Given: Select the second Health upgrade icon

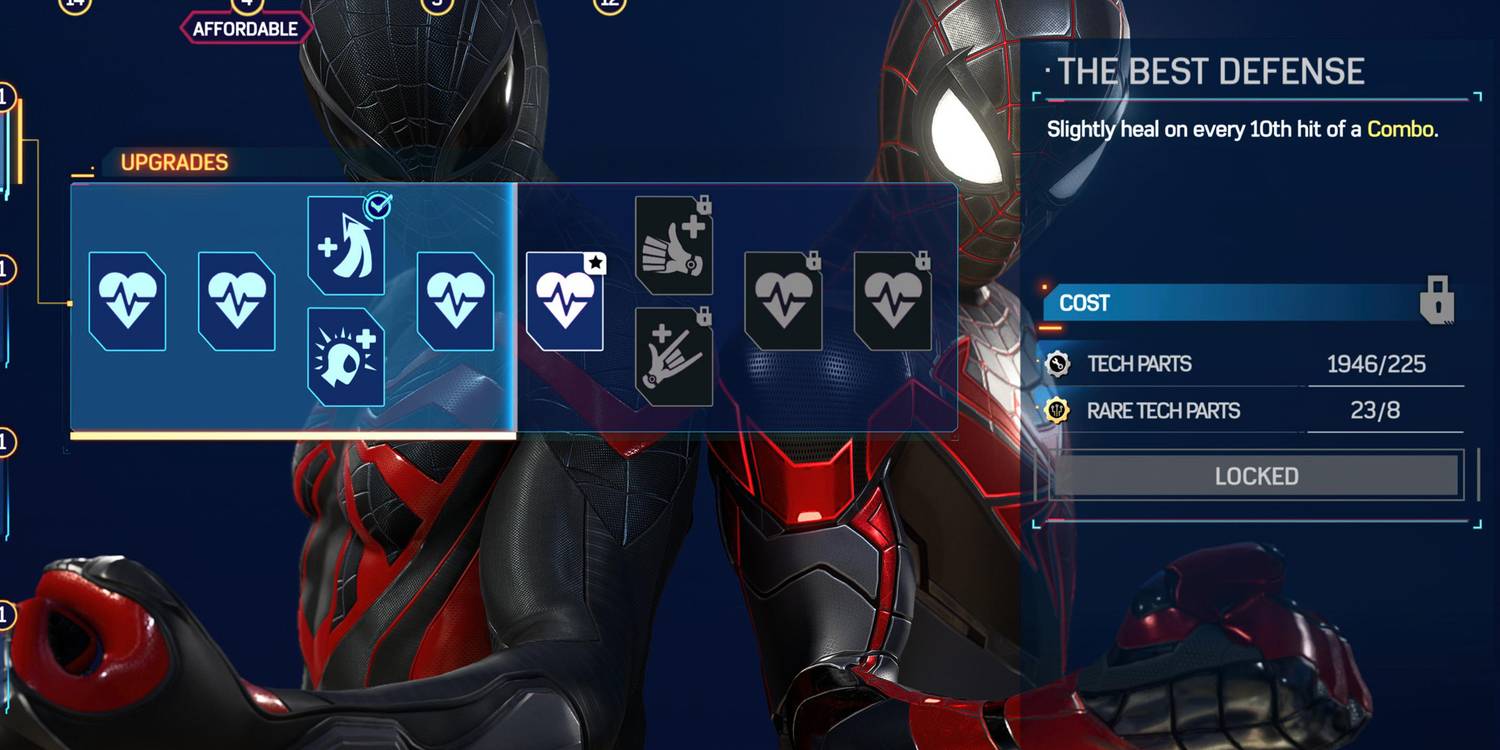Looking at the screenshot, I should 237,302.
